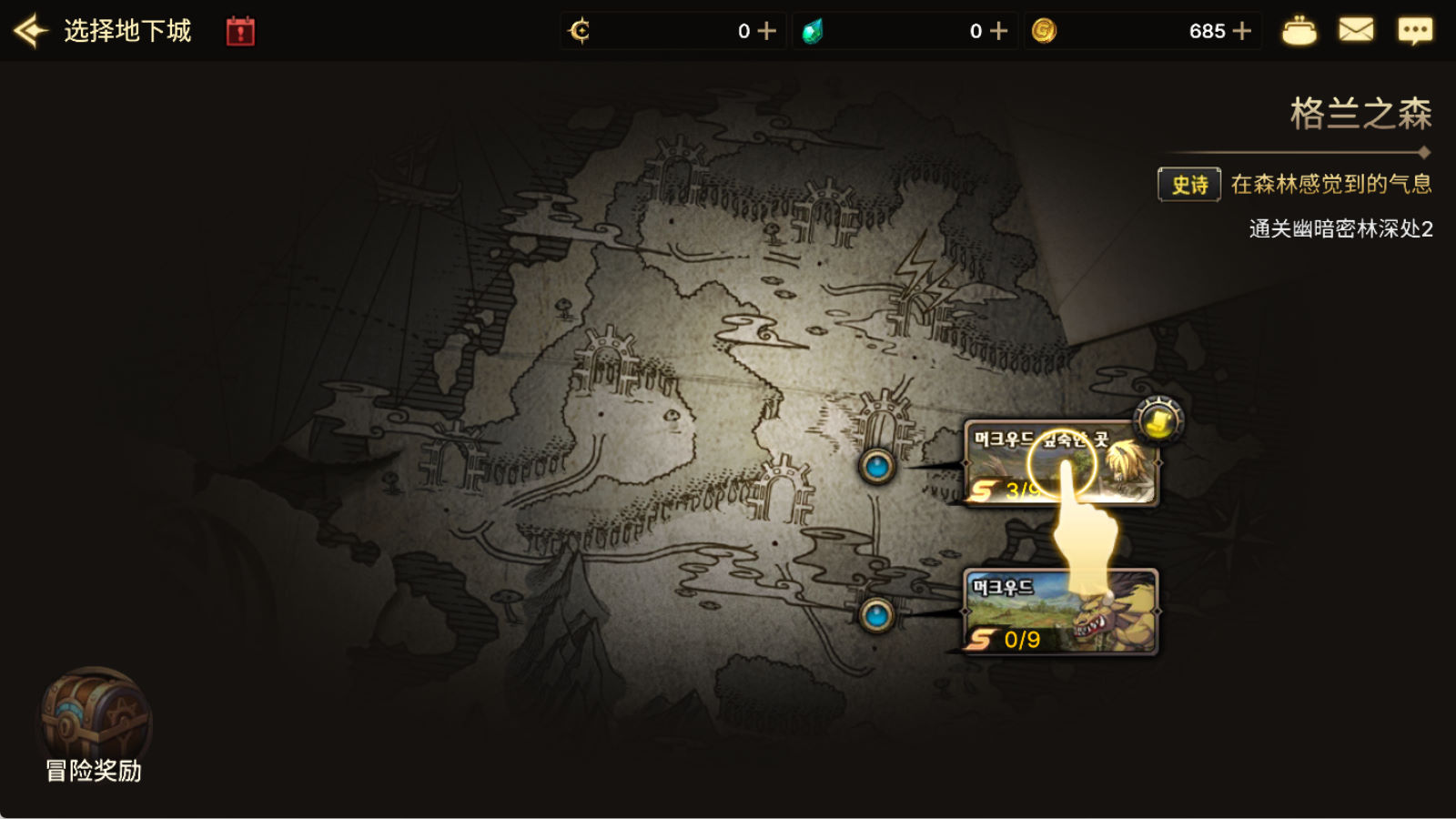
Task: Select the dungeon tile showing 0/9
Action: 1060,612
